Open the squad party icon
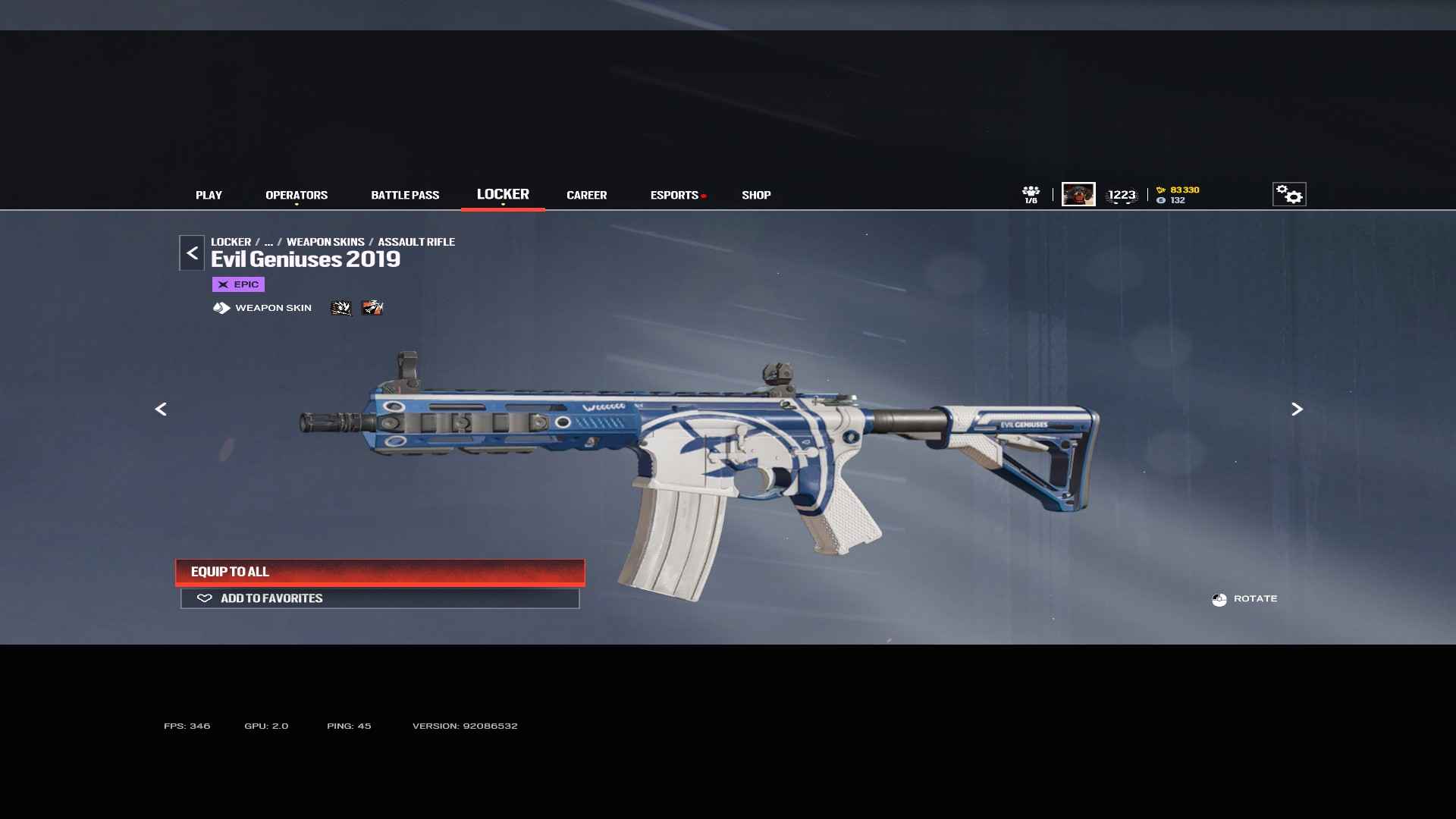This screenshot has width=1456, height=819. pos(1031,194)
